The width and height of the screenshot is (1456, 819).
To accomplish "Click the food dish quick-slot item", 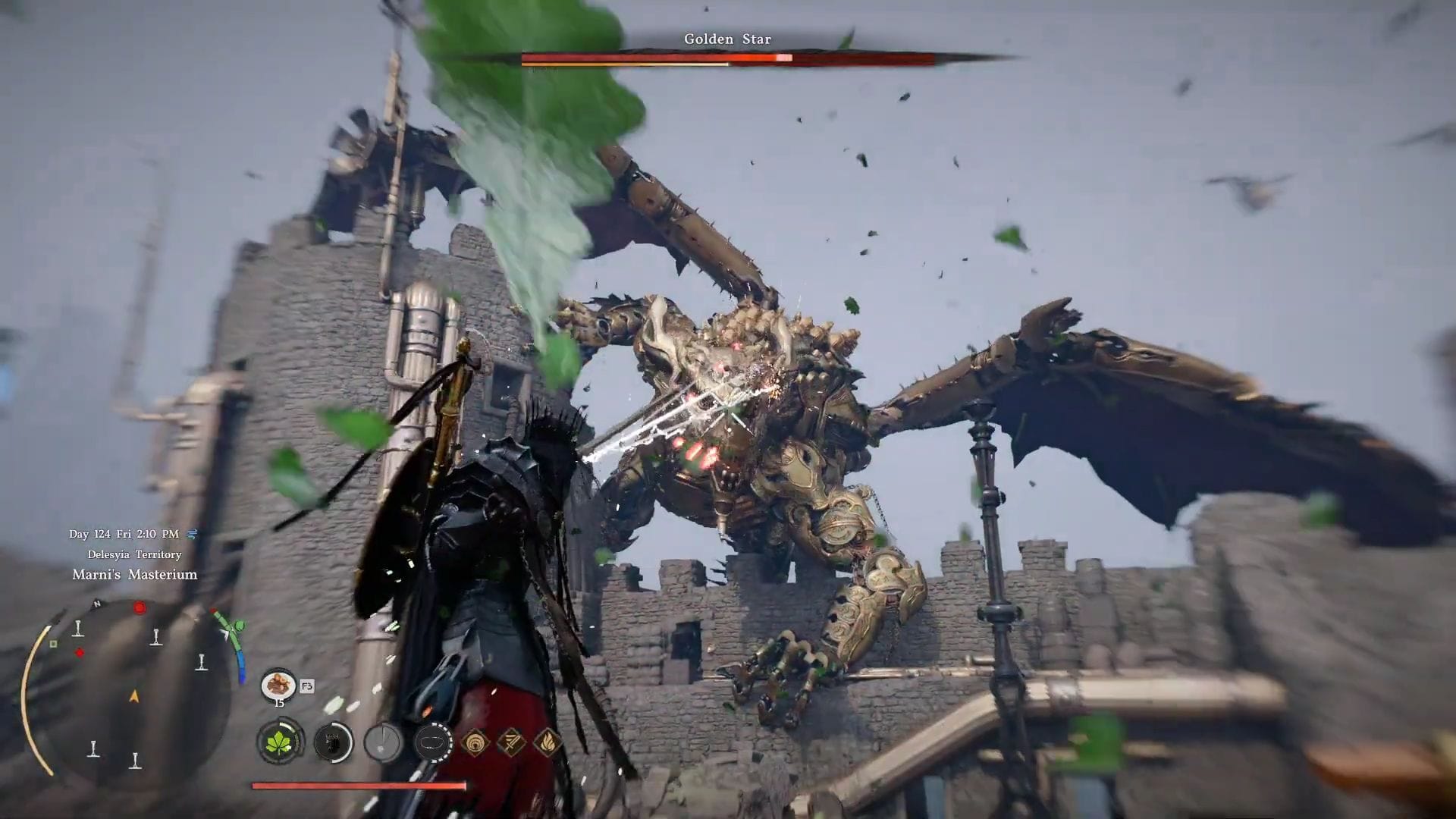I will [277, 686].
